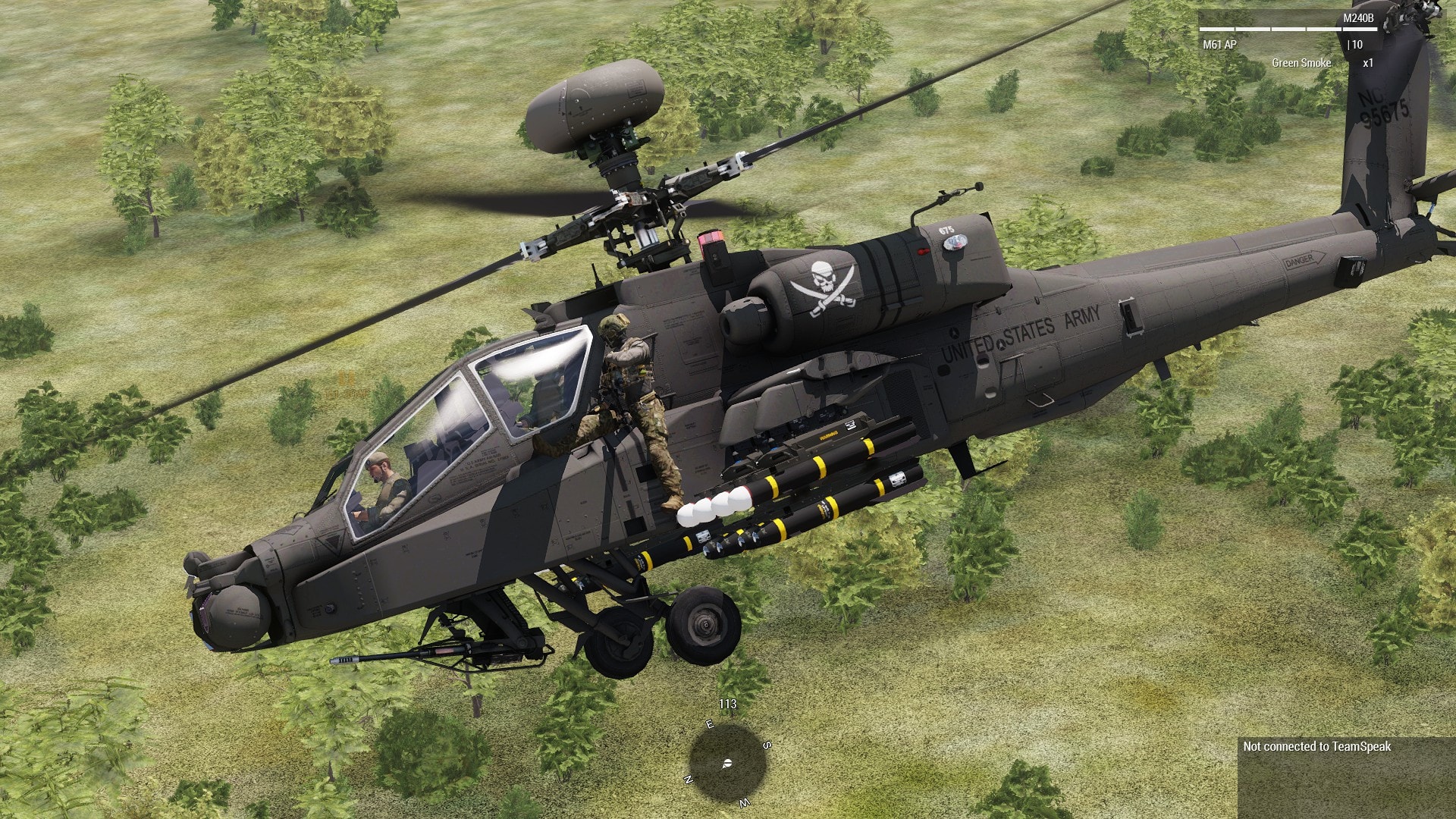Click the 675 marking near the engine intake
1456x819 pixels.
coord(946,229)
